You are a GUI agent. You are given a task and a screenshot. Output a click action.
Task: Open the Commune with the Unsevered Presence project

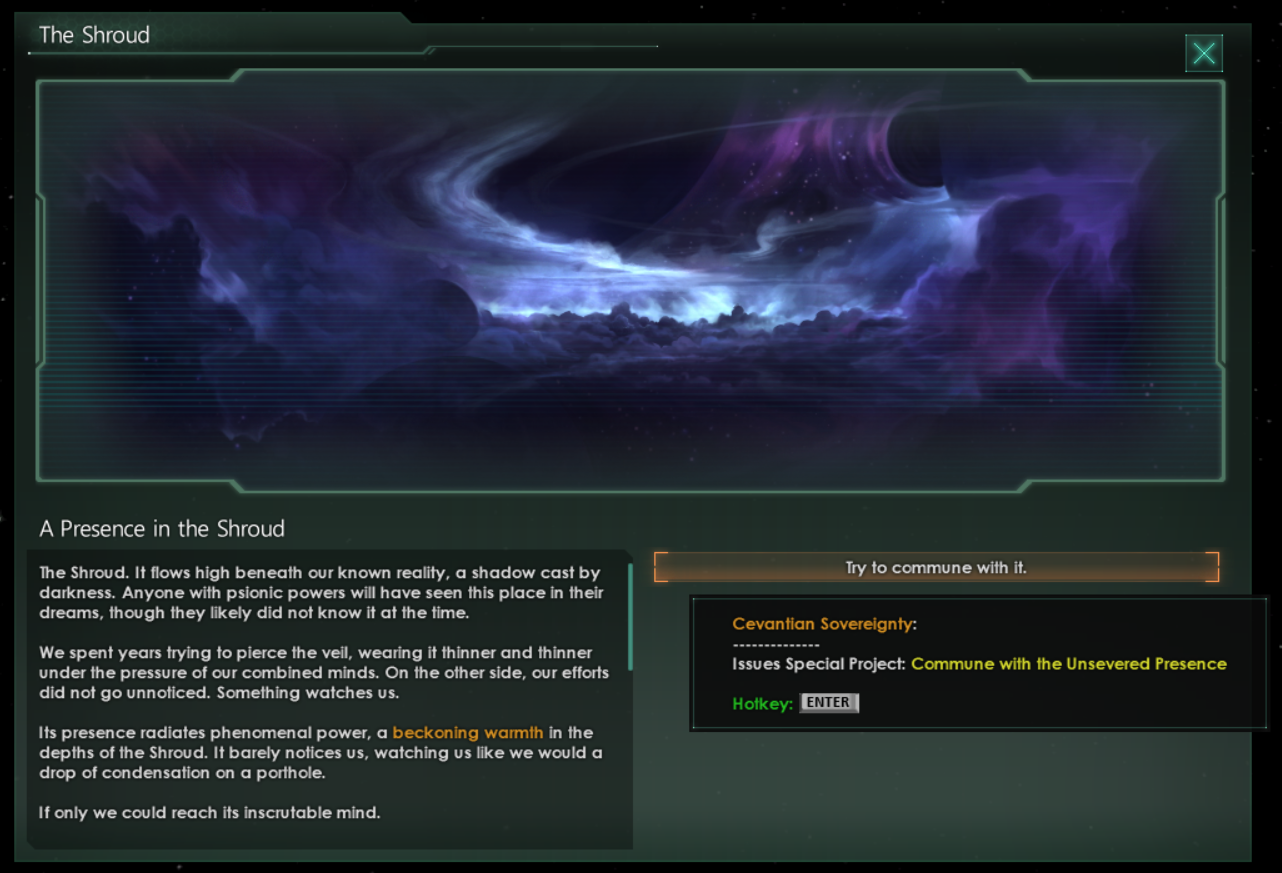1066,663
